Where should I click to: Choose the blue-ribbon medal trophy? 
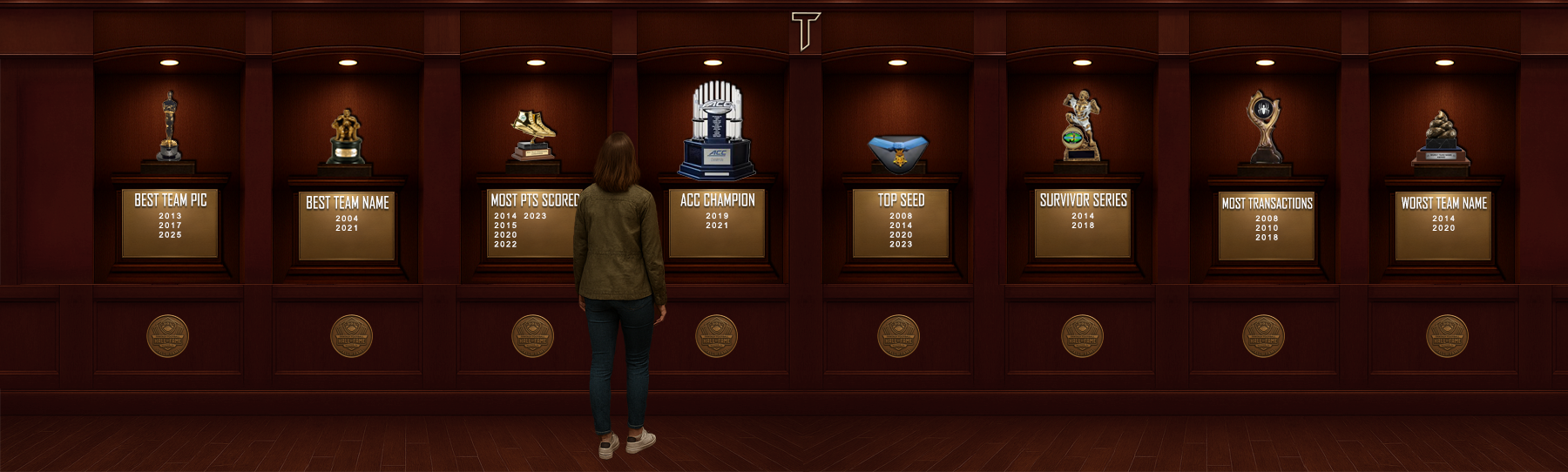coord(899,152)
